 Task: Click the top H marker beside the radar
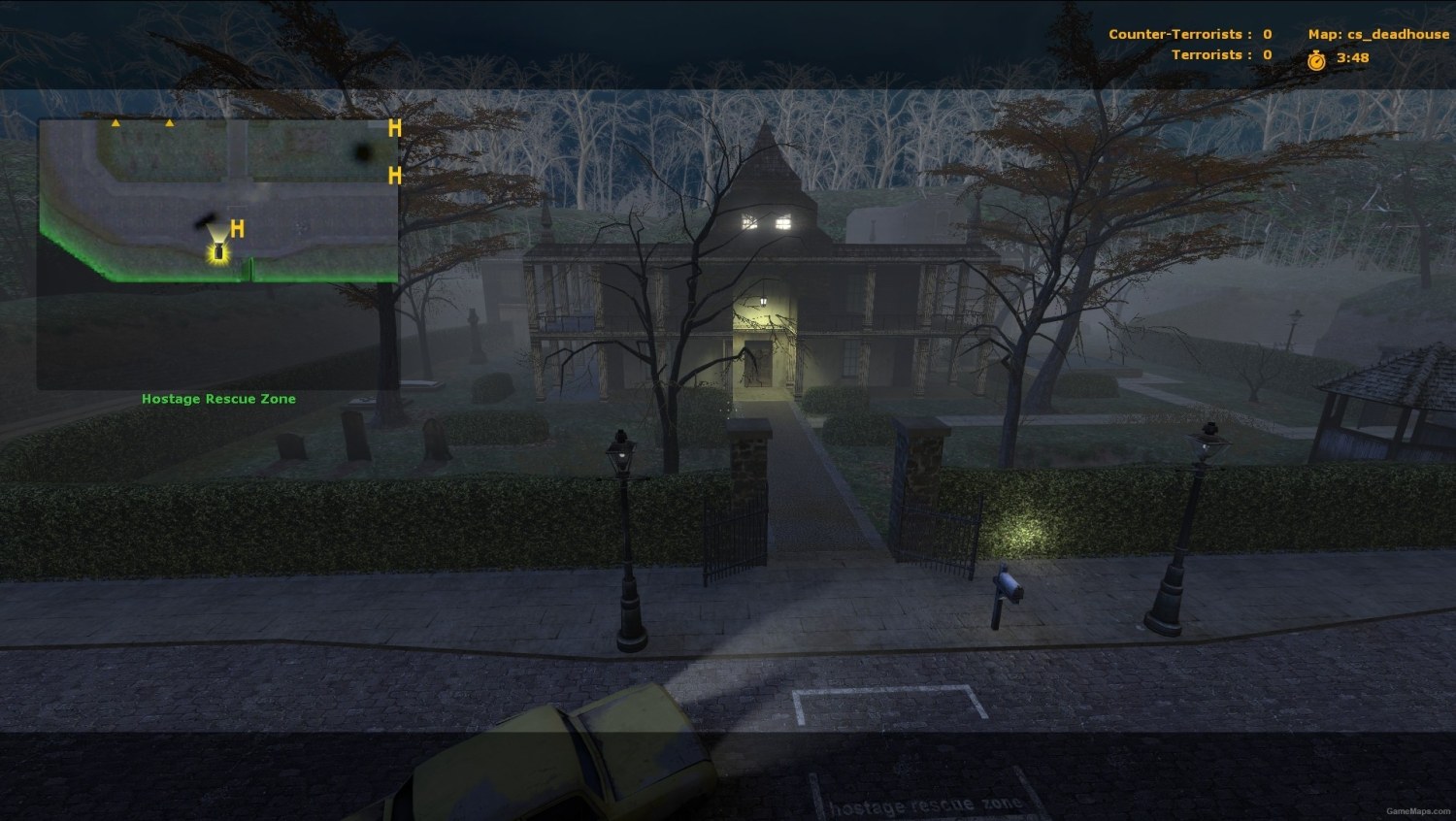click(394, 127)
